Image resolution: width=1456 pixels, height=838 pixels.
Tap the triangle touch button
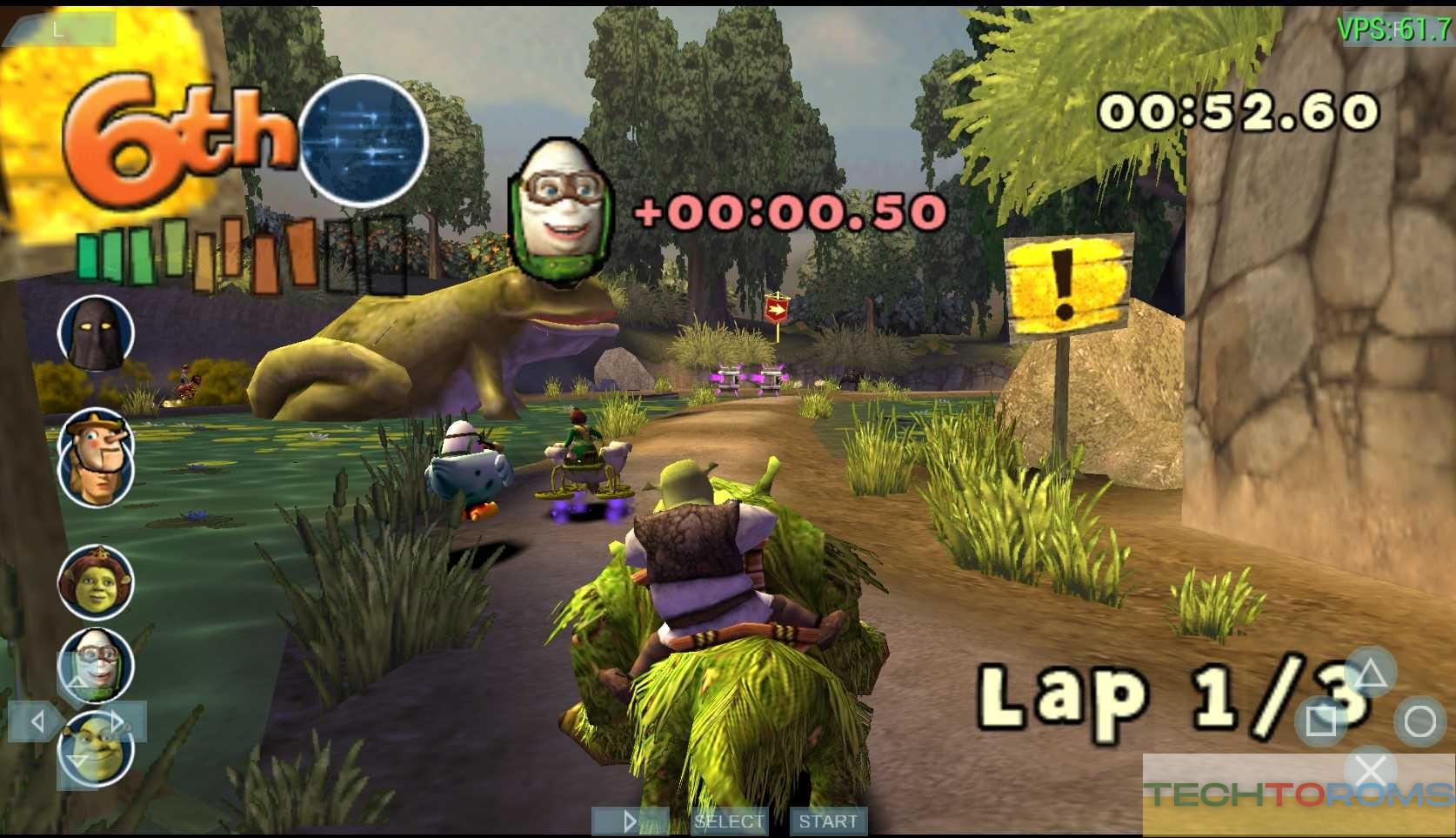pos(1370,674)
